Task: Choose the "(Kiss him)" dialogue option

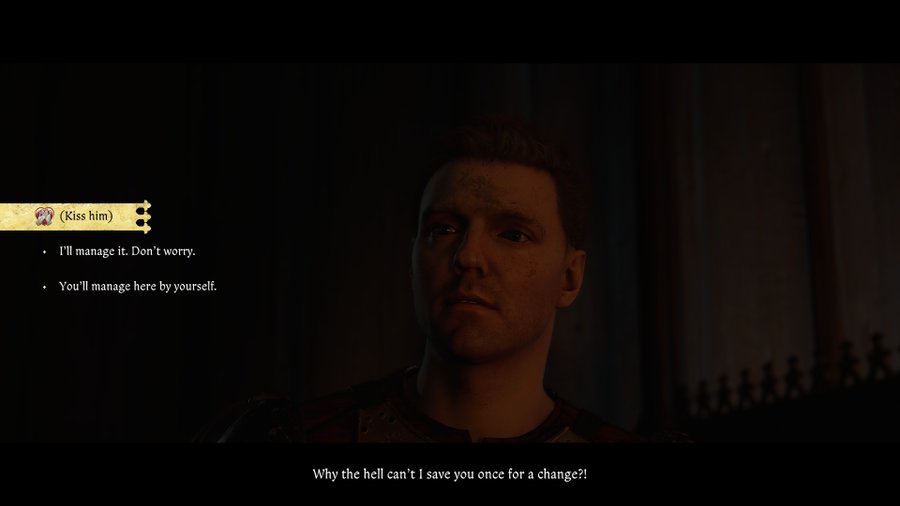Action: click(x=85, y=216)
